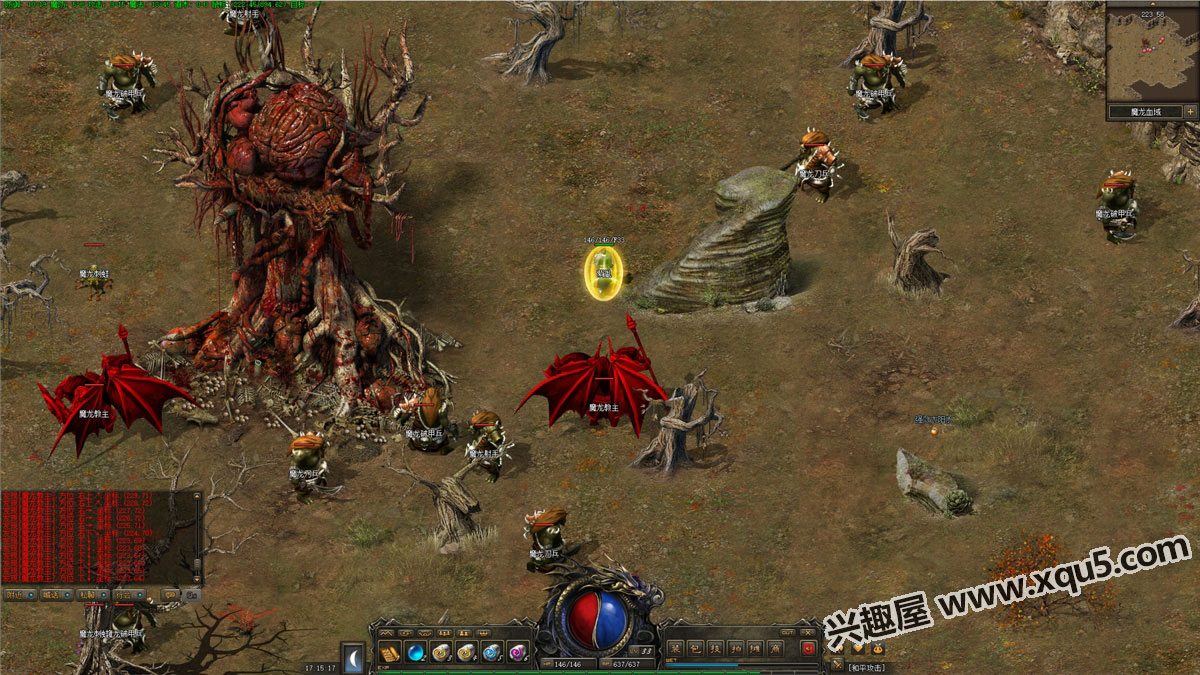This screenshot has width=1200, height=675.
Task: Click the chat scrollbar down arrow
Action: pyautogui.click(x=197, y=579)
